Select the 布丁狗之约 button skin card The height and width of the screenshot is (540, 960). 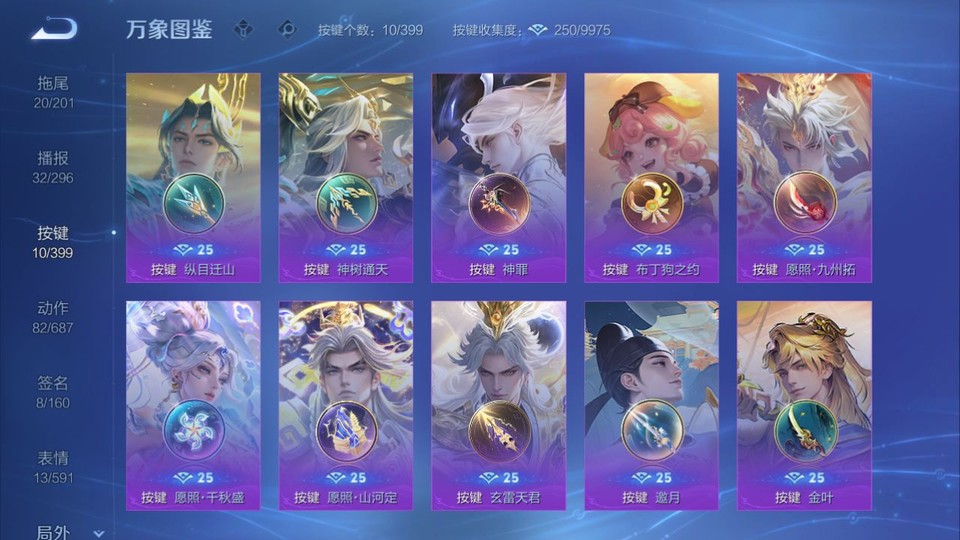(x=651, y=177)
